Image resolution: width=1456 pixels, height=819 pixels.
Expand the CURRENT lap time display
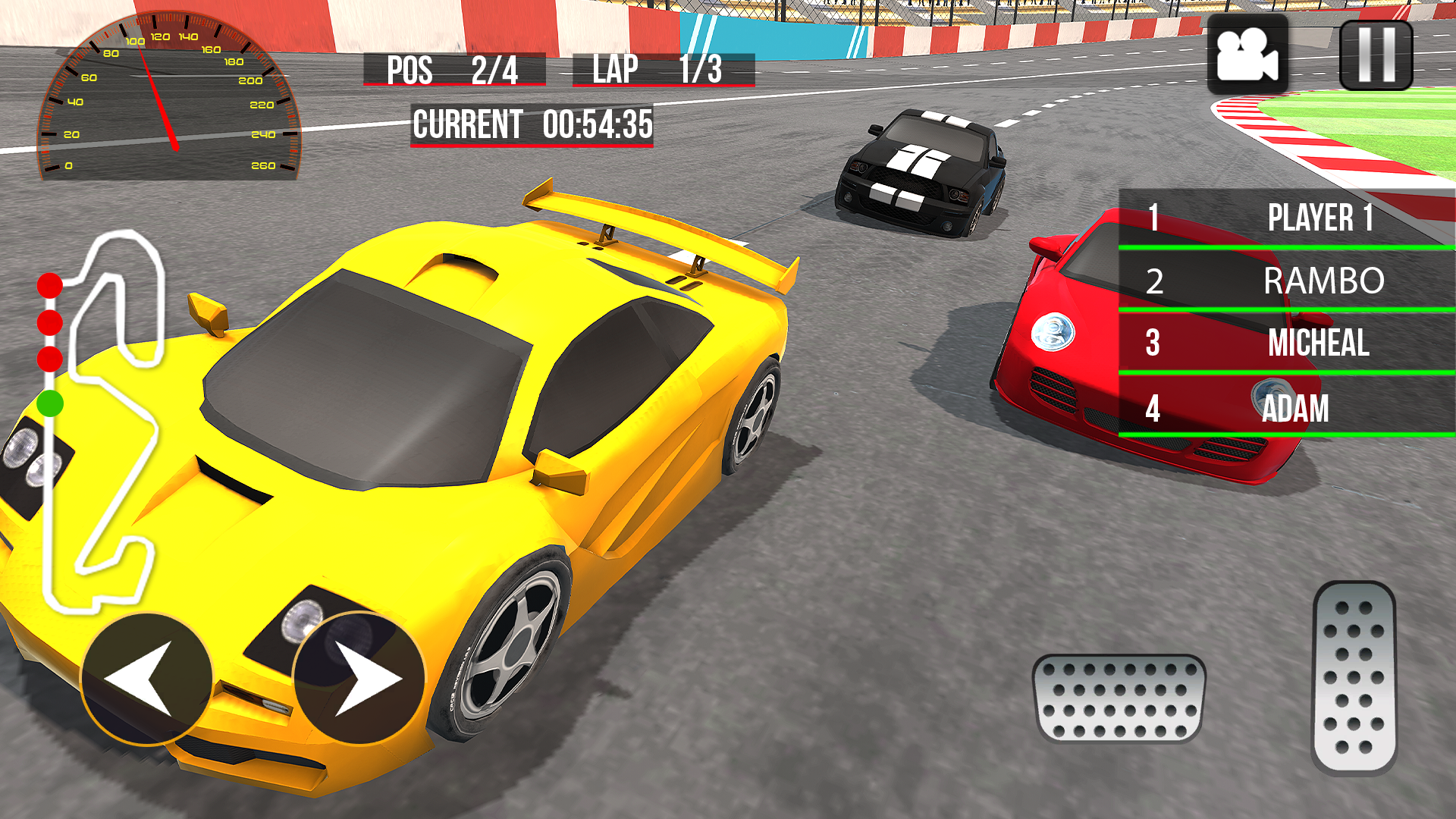click(x=531, y=124)
